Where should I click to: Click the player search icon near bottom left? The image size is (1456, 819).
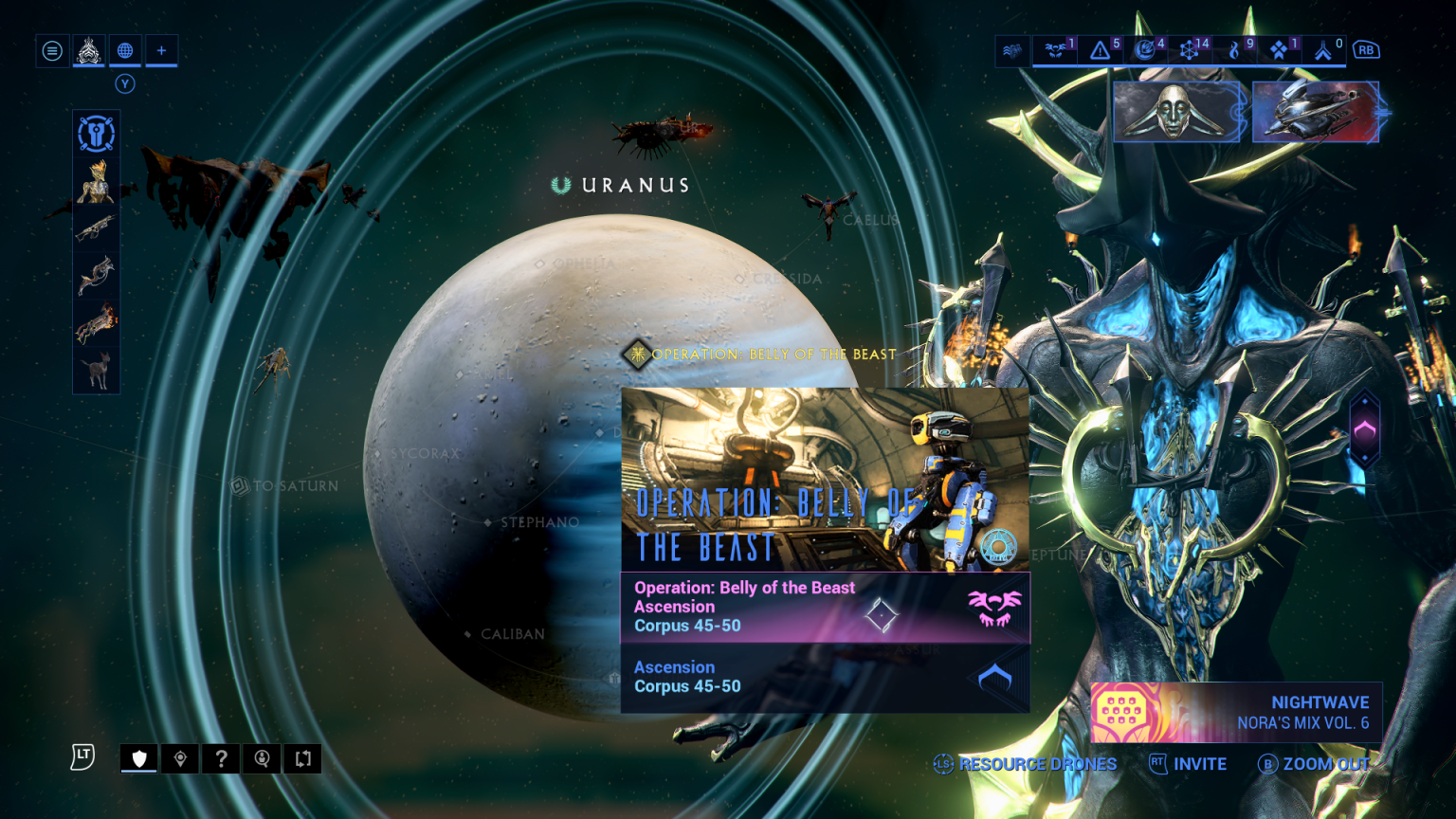click(x=262, y=758)
